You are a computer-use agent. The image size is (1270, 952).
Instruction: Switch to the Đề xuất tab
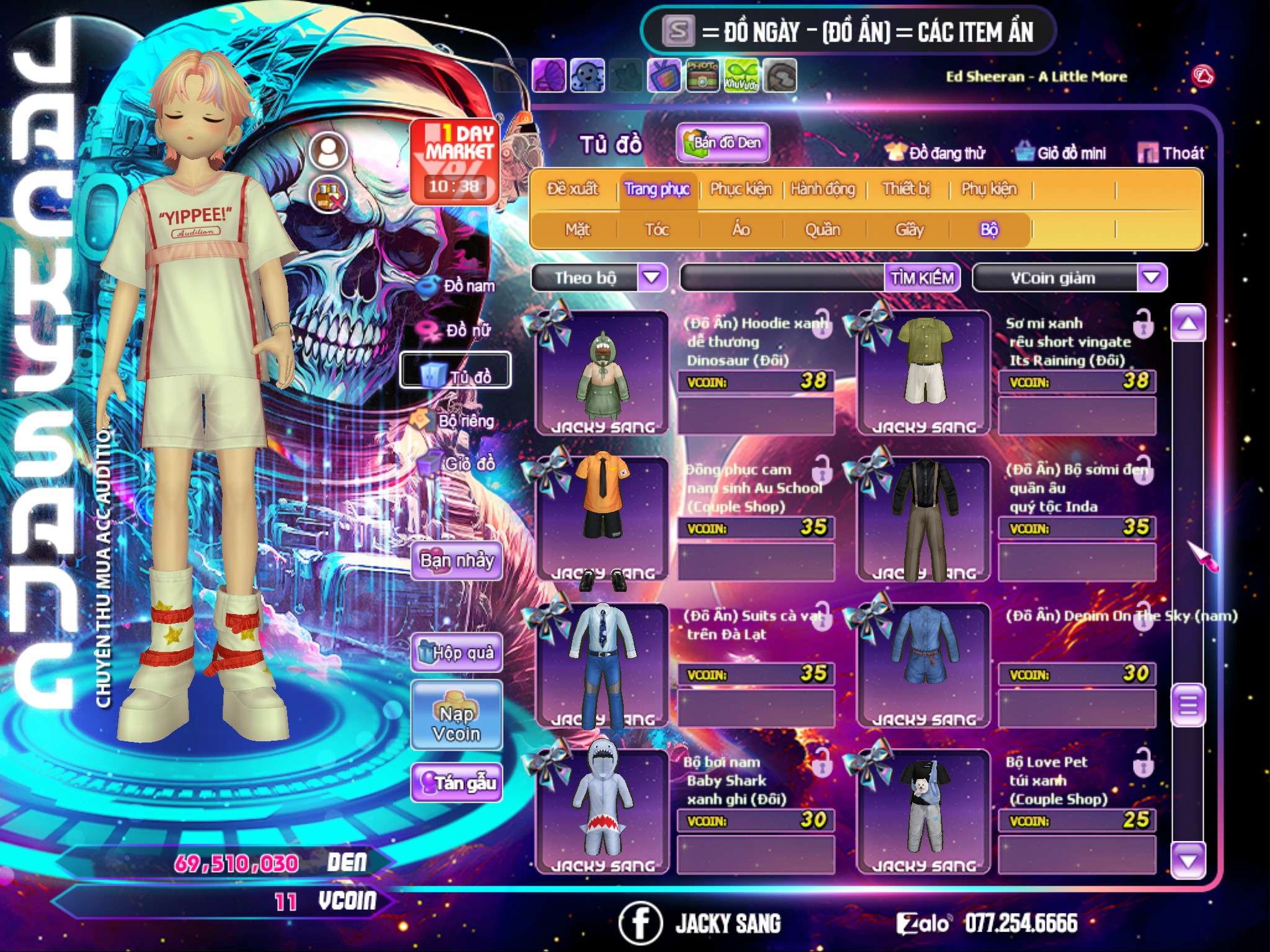(572, 189)
